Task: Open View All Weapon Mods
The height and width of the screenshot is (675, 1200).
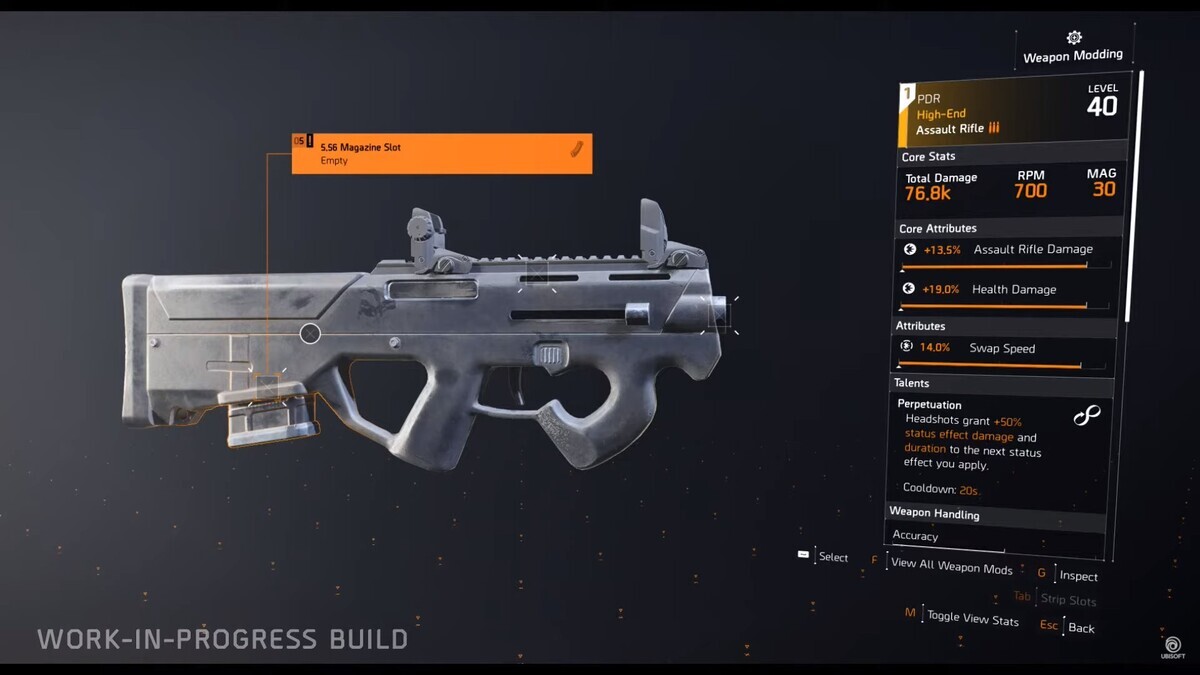Action: pyautogui.click(x=951, y=568)
